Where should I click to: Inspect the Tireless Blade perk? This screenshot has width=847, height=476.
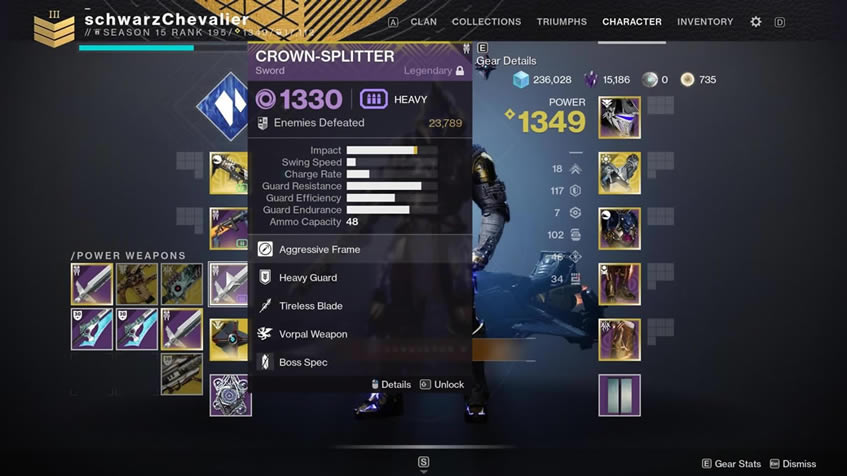310,306
